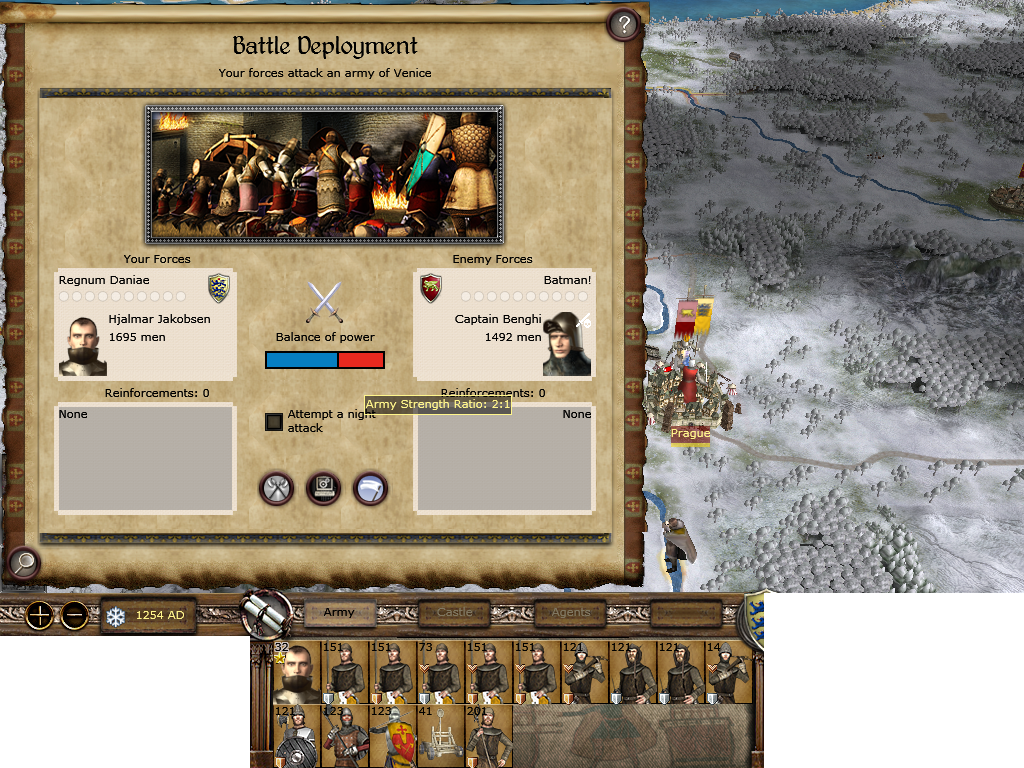1024x768 pixels.
Task: Zoom out with the minus button
Action: tap(75, 615)
